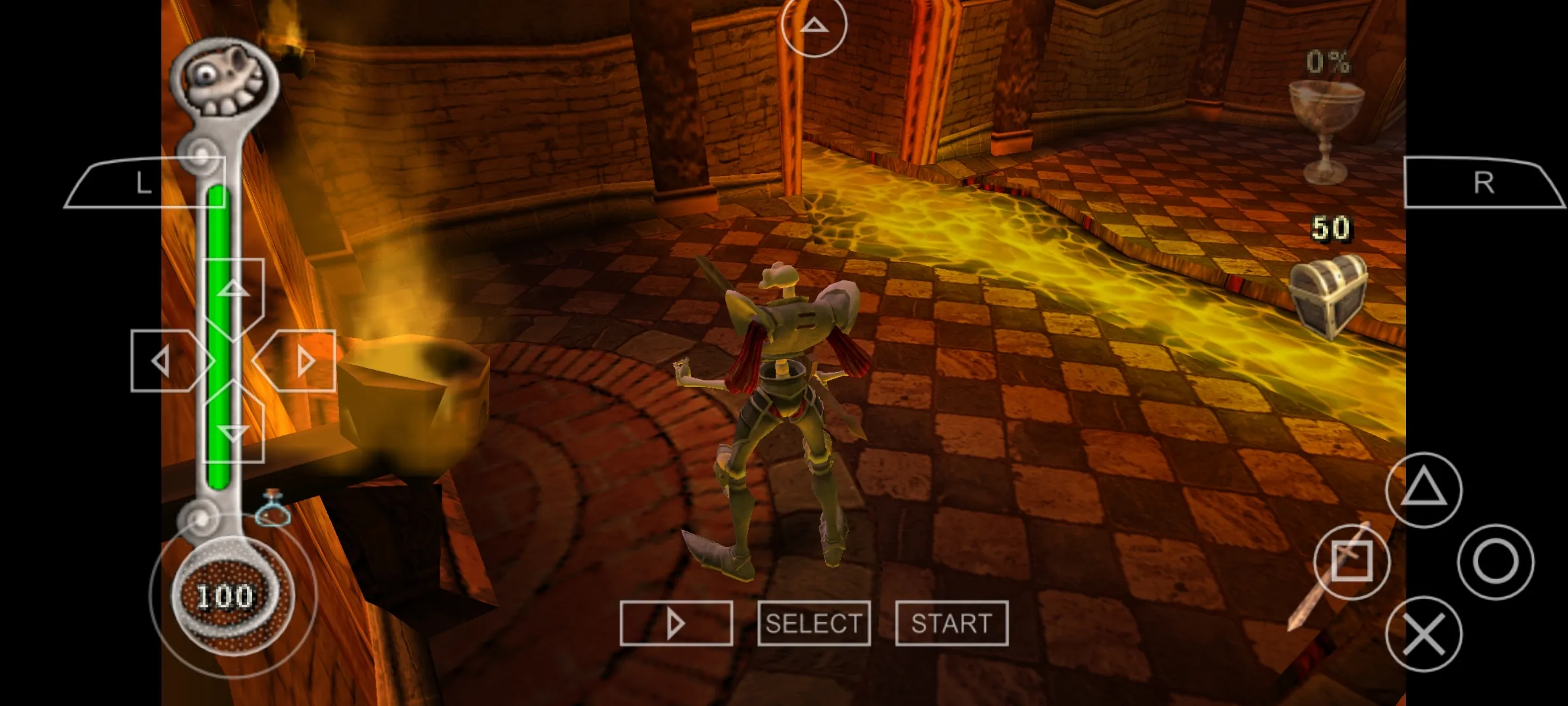1568x706 pixels.
Task: Tap the SELECT touch button
Action: [x=813, y=624]
